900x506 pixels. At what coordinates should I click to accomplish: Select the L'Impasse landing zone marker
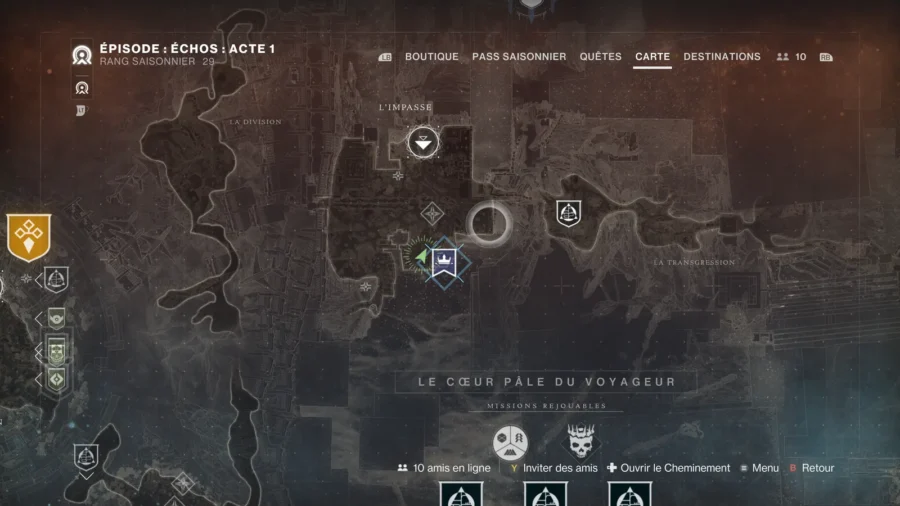424,143
